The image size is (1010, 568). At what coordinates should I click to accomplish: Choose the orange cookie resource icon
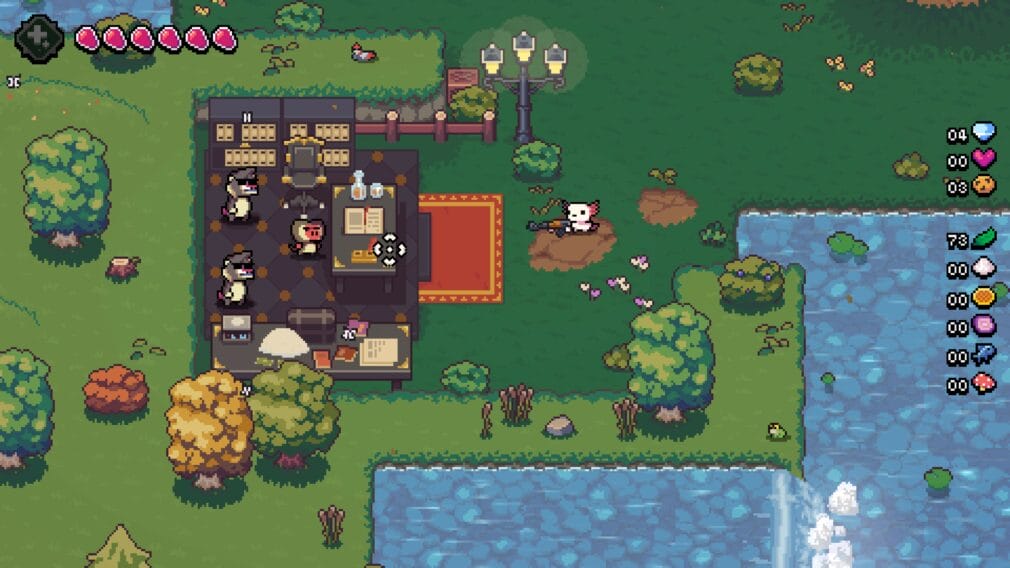click(984, 185)
